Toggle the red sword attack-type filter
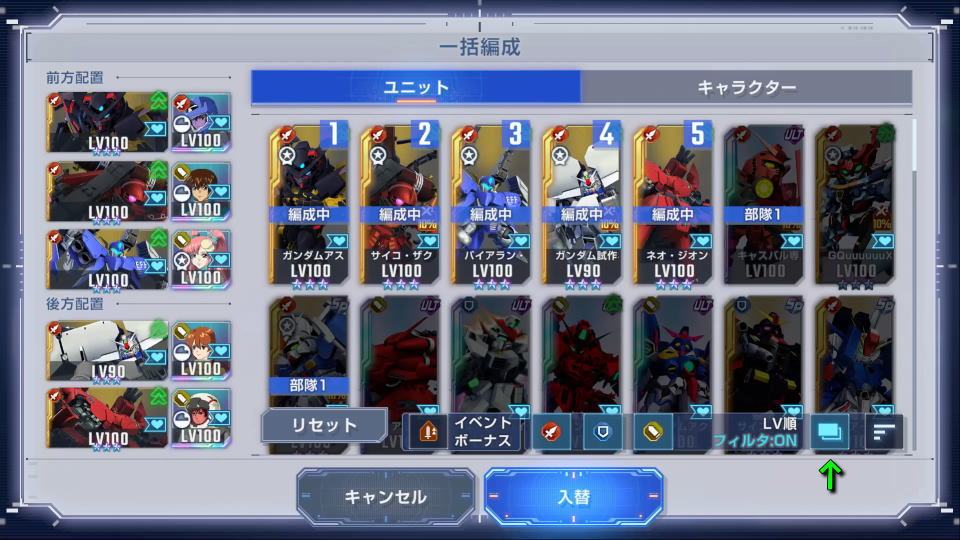The height and width of the screenshot is (540, 960). click(551, 432)
